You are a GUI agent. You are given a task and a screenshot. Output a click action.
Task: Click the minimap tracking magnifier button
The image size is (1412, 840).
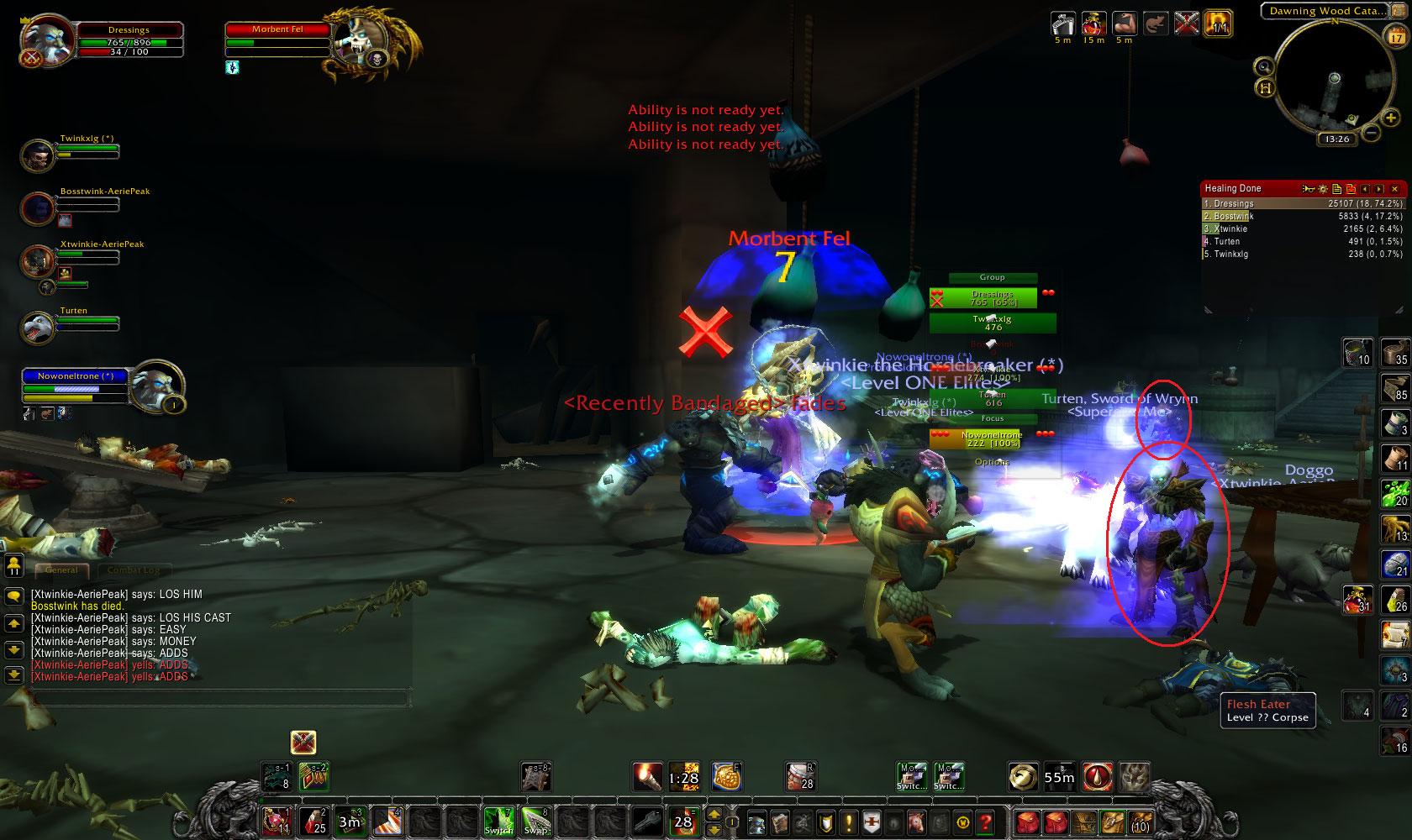click(1262, 66)
